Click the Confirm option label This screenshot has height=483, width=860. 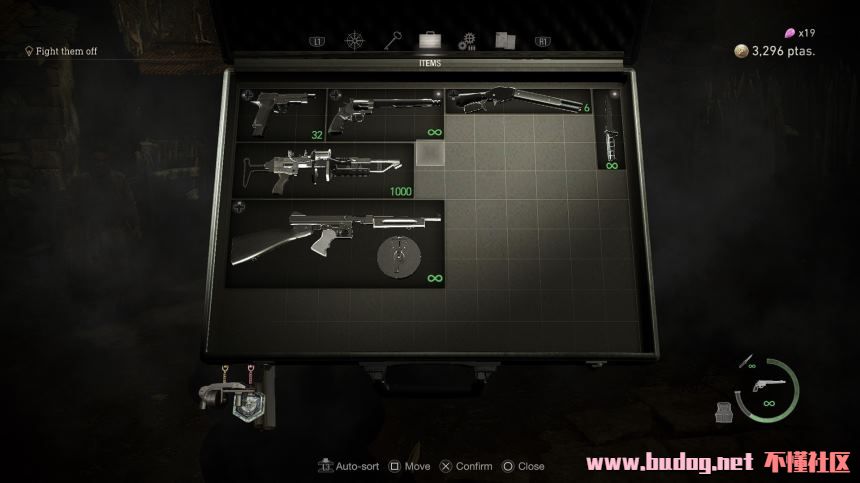[473, 466]
